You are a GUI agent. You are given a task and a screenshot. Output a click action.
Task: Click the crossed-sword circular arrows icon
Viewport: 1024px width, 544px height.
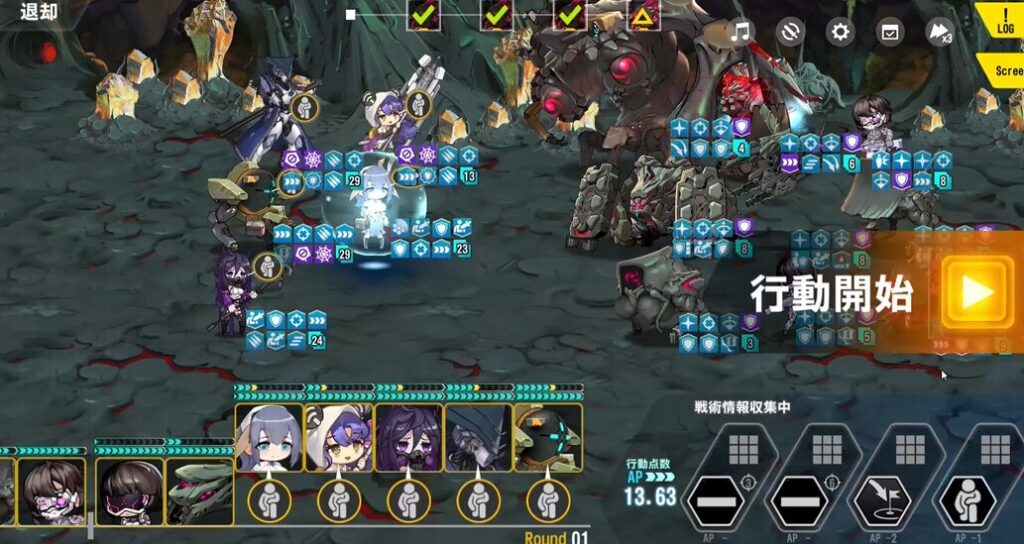(790, 32)
